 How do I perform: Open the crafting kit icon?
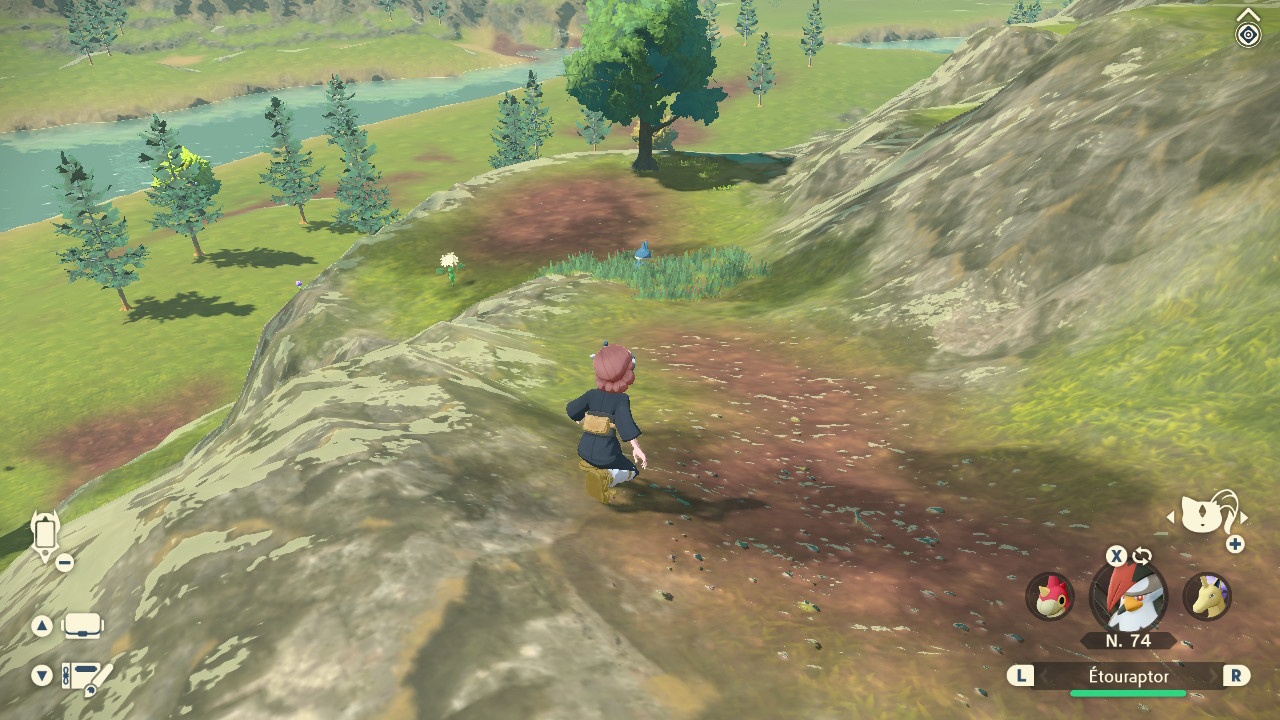tap(86, 677)
